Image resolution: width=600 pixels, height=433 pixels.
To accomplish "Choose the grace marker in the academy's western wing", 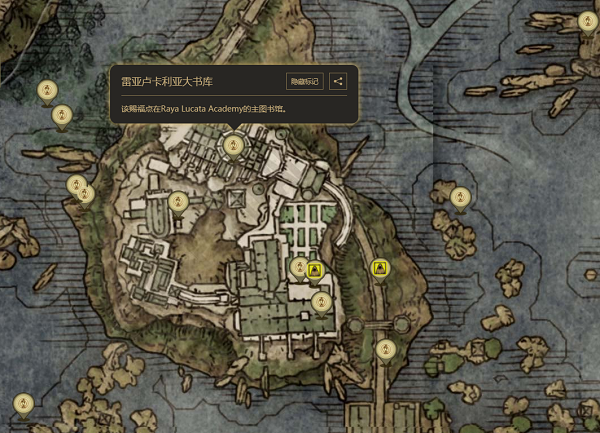I will pos(179,202).
